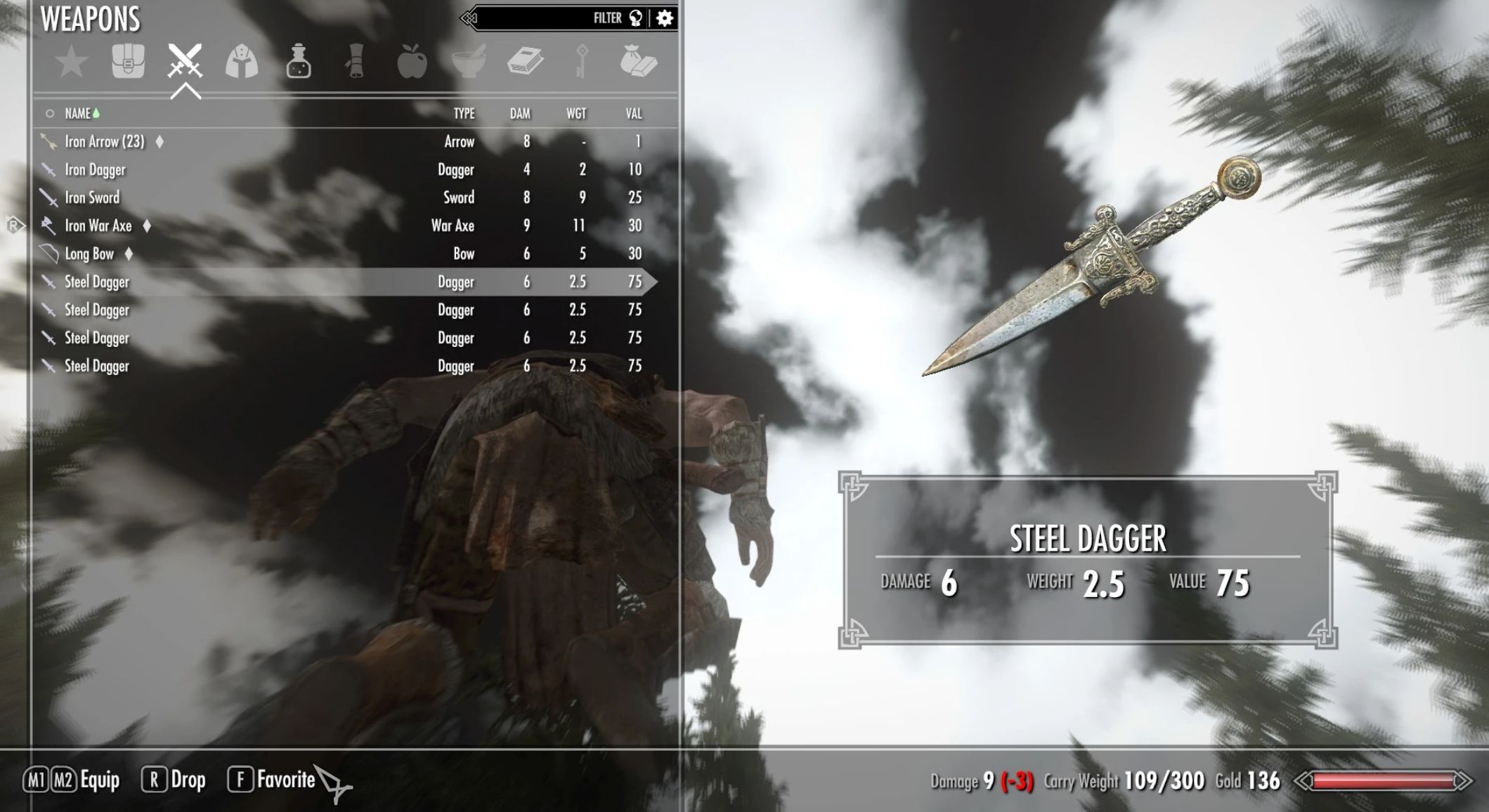Select the Iron Sword row
Image resolution: width=1489 pixels, height=812 pixels.
[92, 198]
